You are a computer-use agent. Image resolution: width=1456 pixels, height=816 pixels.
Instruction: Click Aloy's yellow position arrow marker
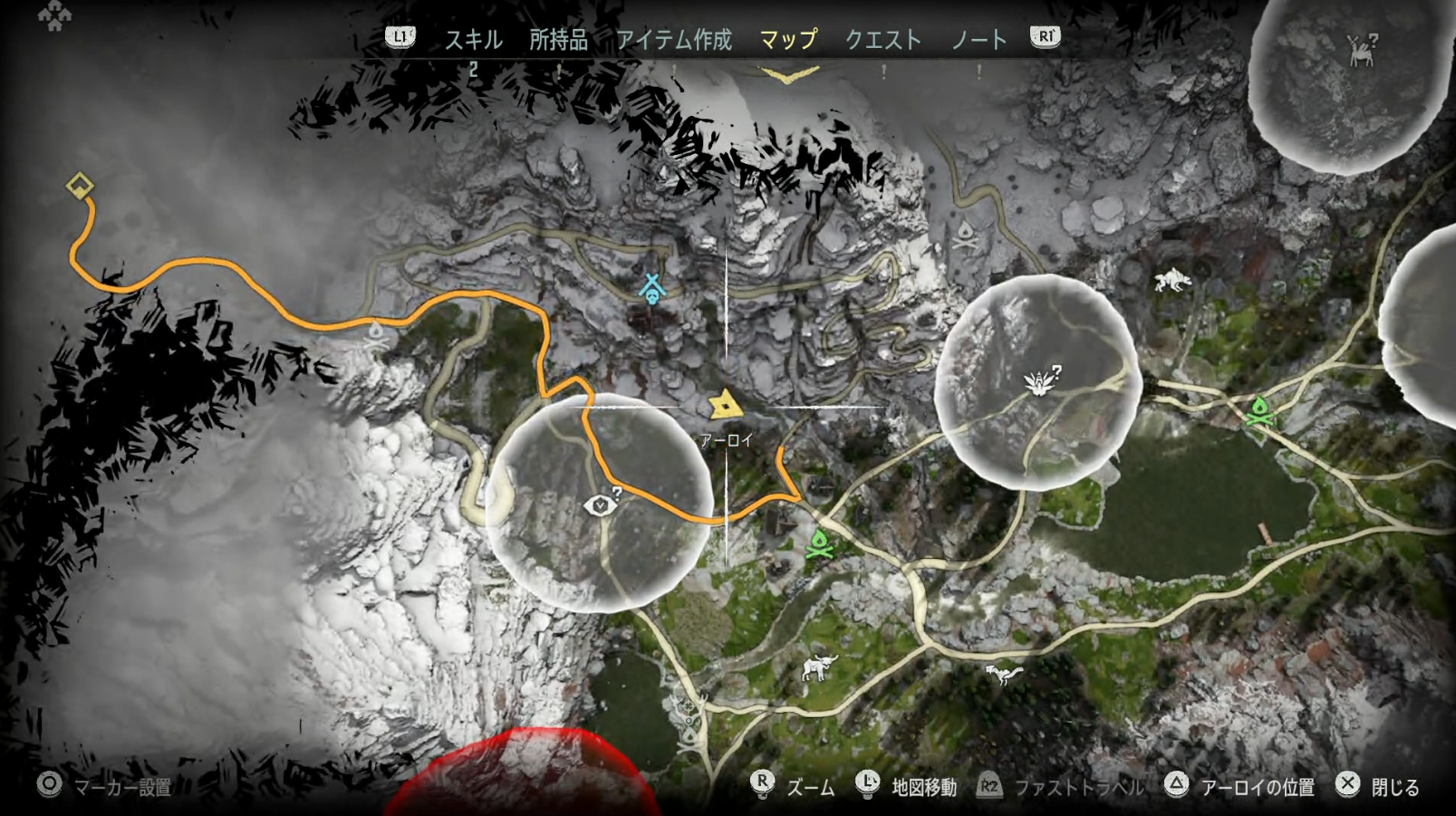point(725,405)
